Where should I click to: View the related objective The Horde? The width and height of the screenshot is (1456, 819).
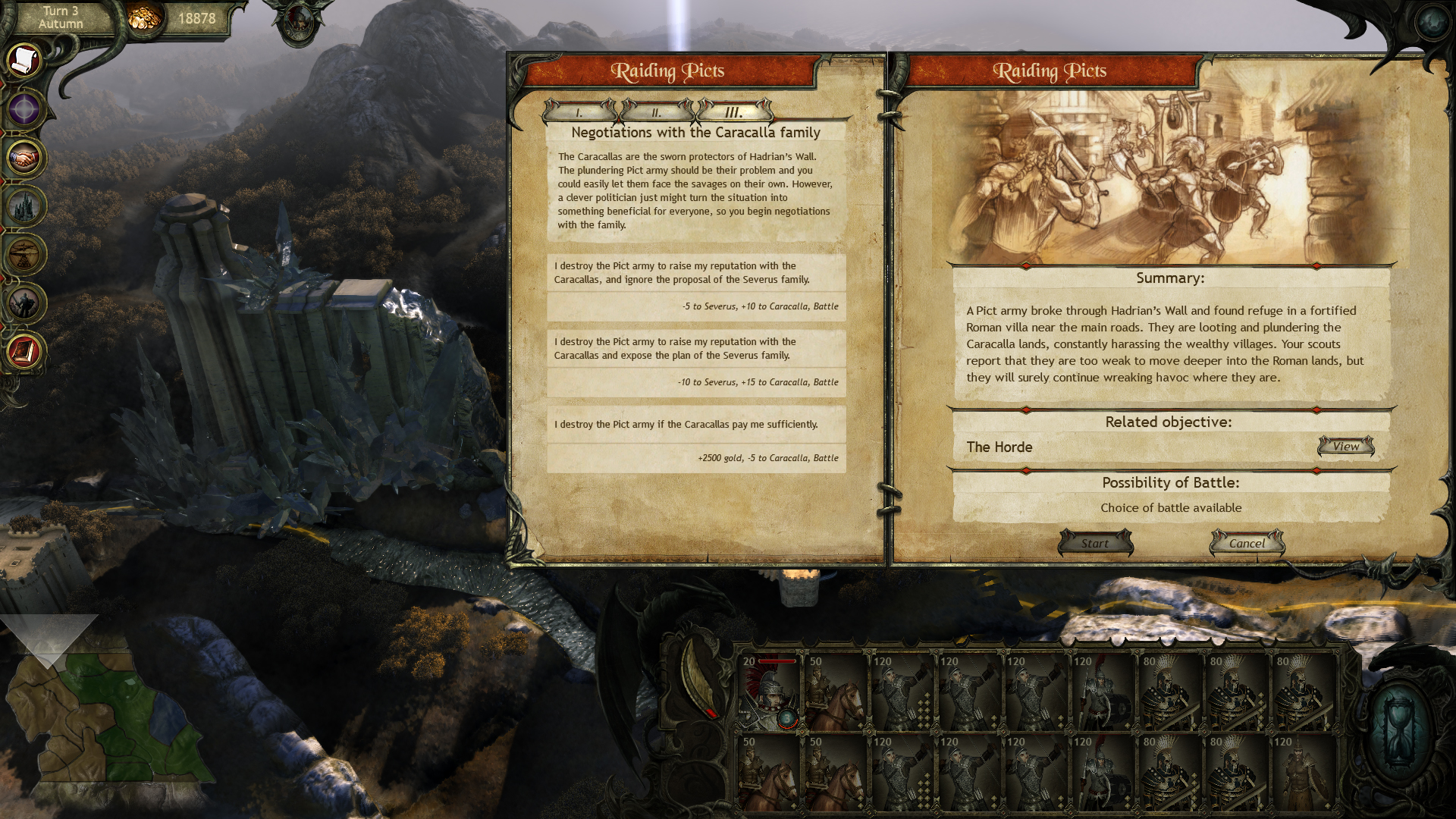tap(1346, 447)
